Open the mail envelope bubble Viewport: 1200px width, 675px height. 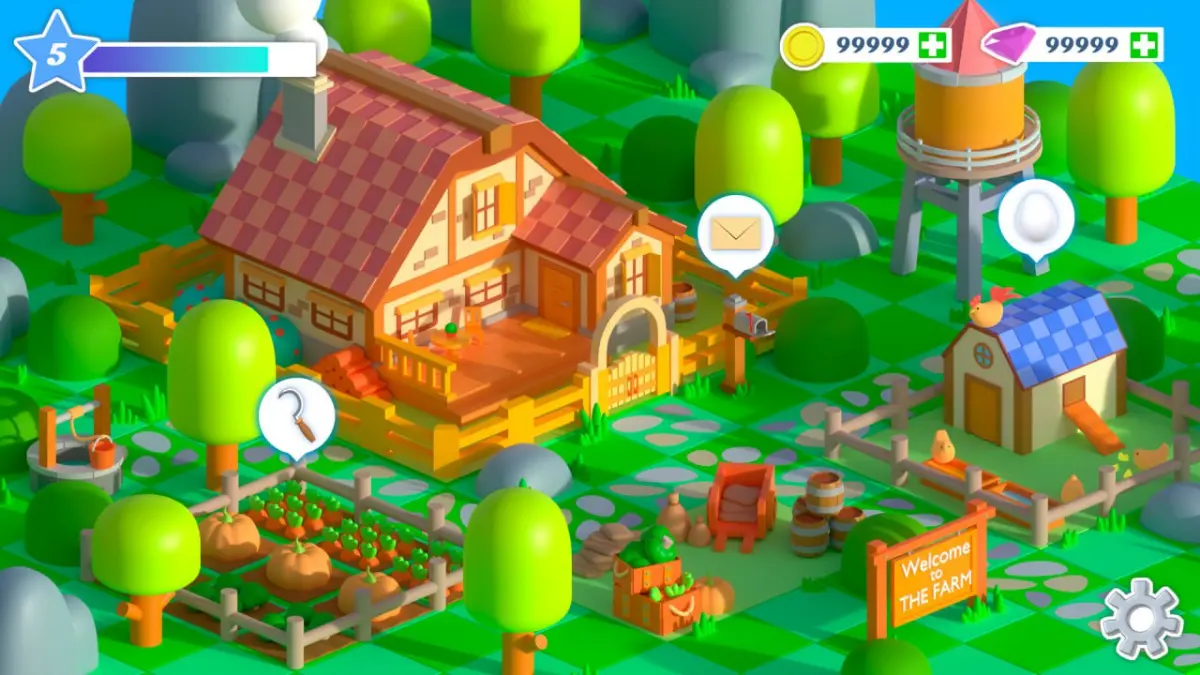tap(735, 233)
